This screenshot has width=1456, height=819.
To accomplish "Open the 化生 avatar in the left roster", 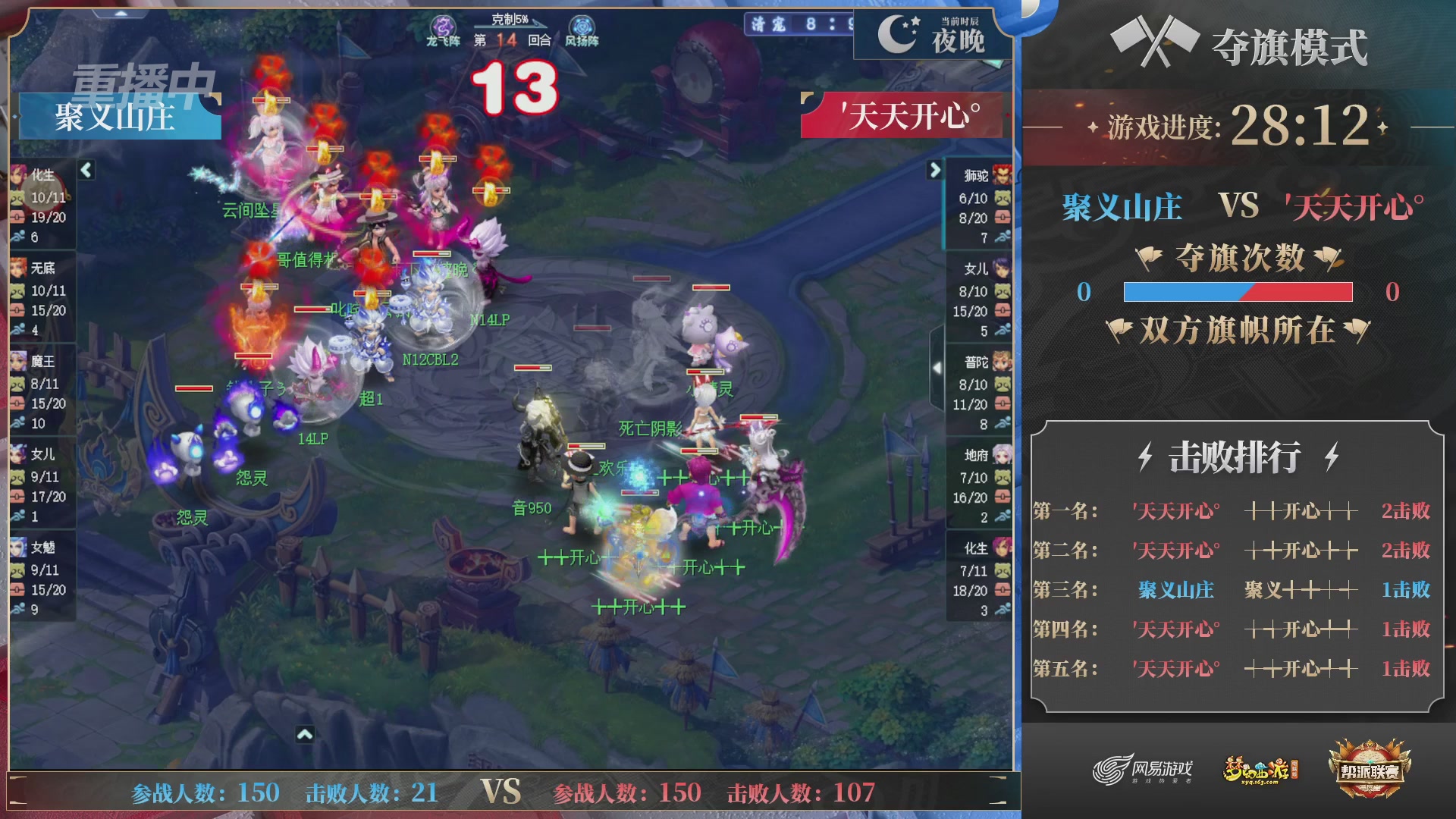I will [17, 176].
